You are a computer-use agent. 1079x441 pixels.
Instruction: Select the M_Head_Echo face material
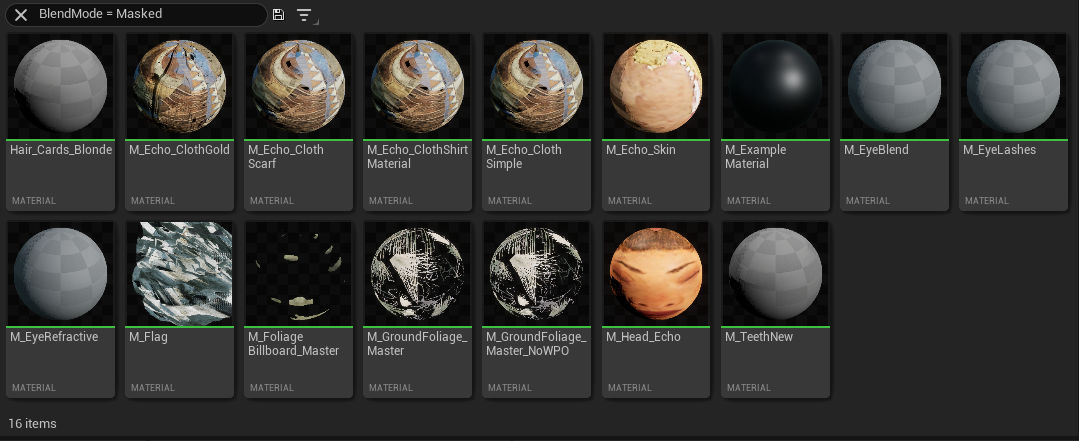point(656,274)
